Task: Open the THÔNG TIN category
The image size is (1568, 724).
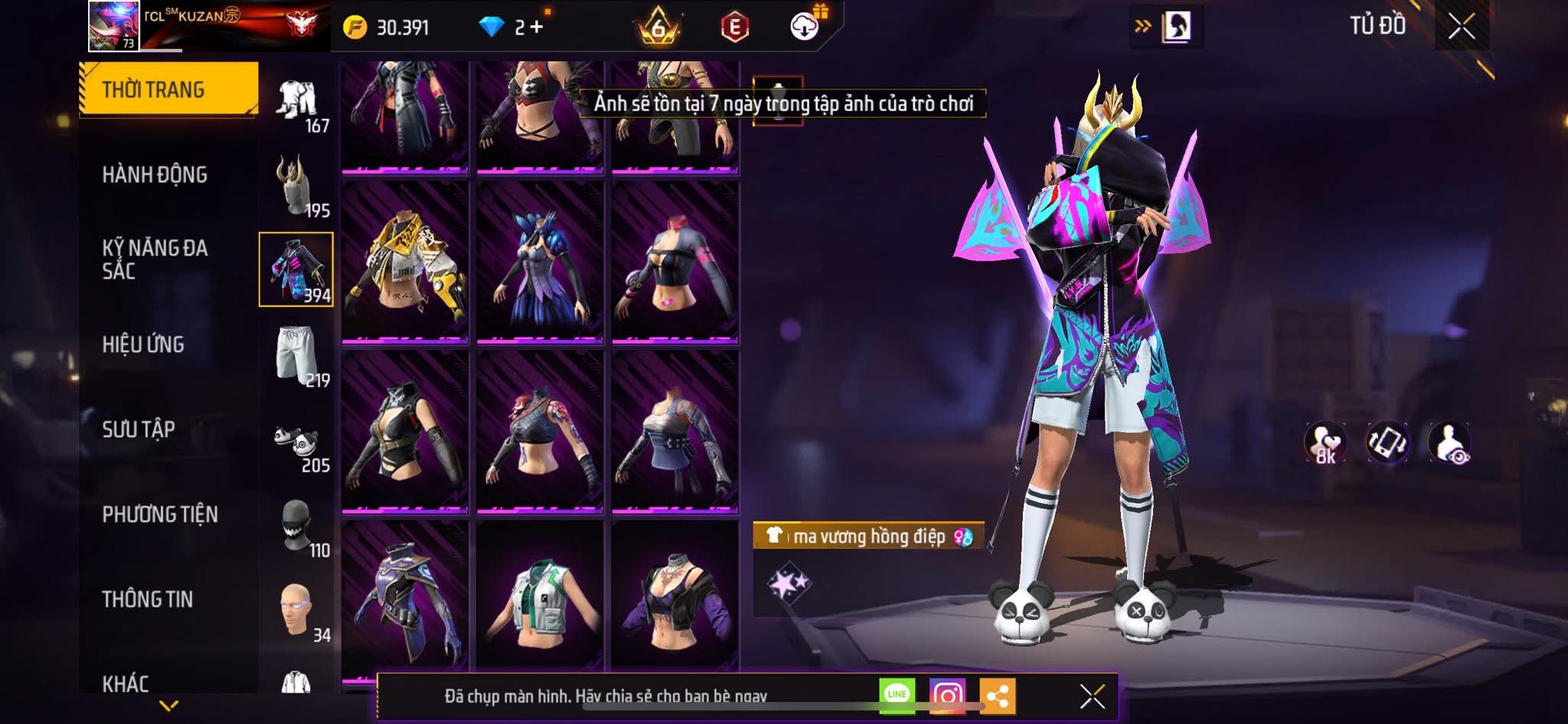Action: pos(148,599)
